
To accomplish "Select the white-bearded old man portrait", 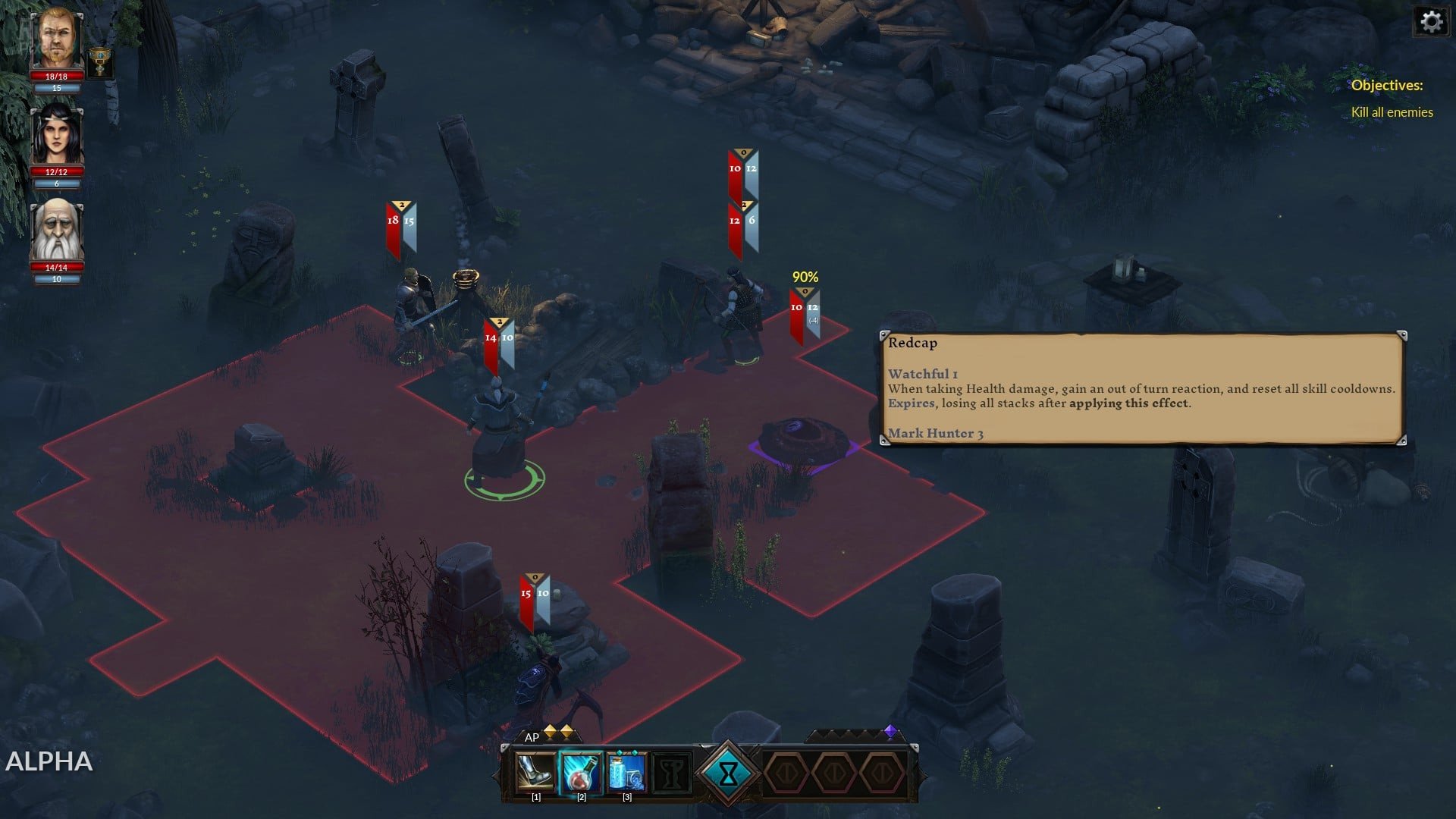I will (x=57, y=231).
